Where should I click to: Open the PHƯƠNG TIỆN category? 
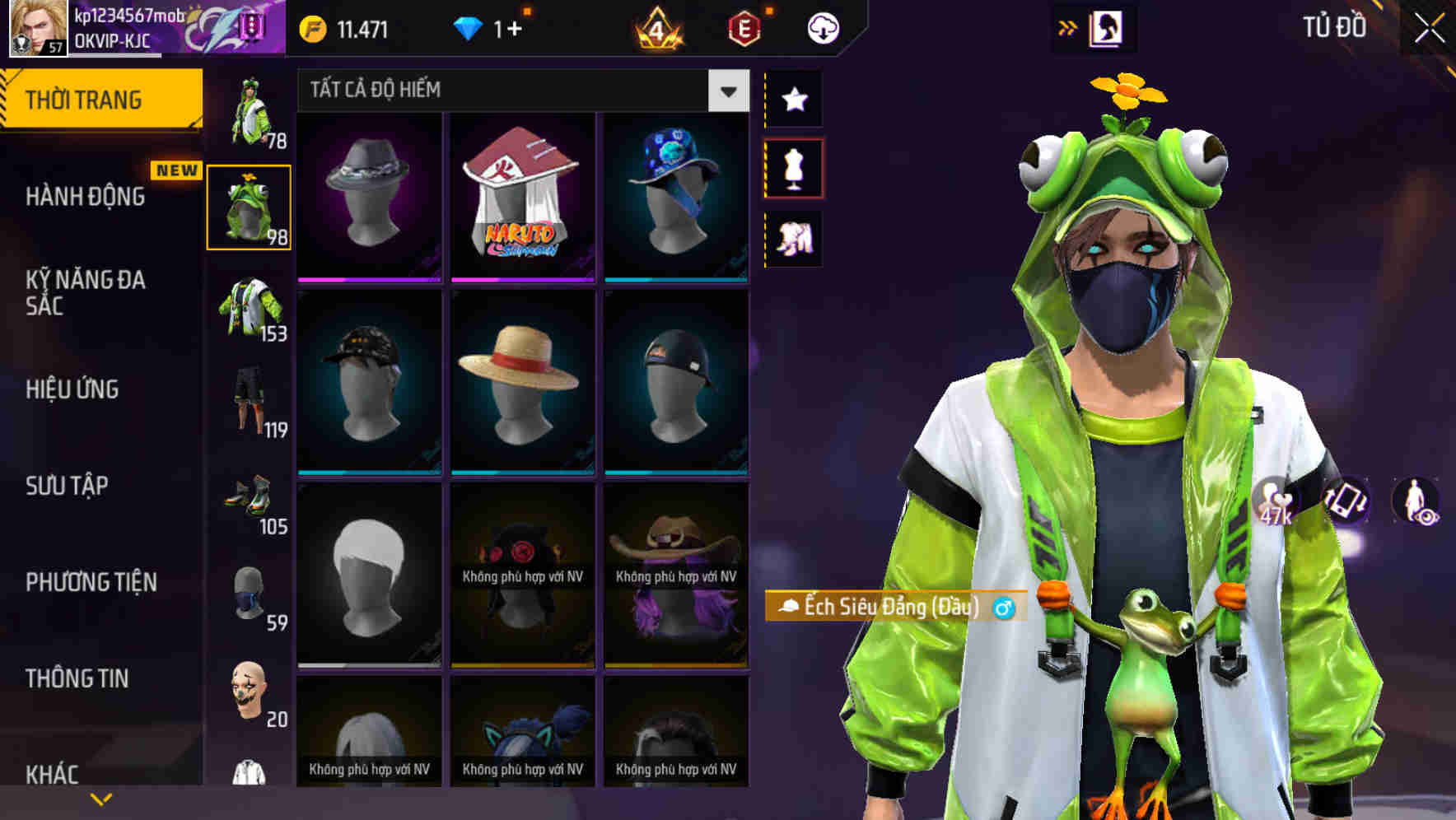click(x=91, y=581)
